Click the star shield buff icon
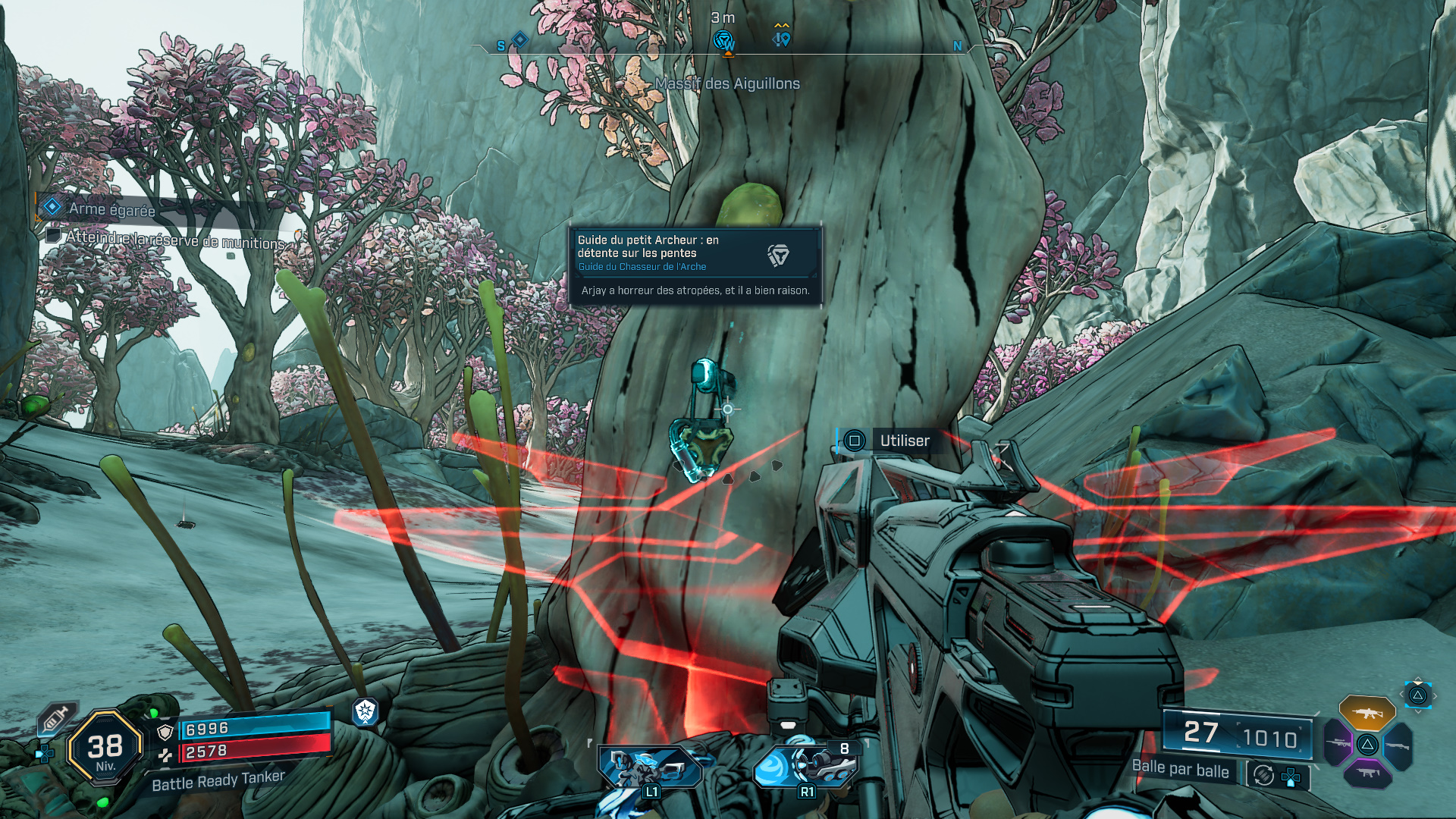The width and height of the screenshot is (1456, 819). pyautogui.click(x=365, y=711)
